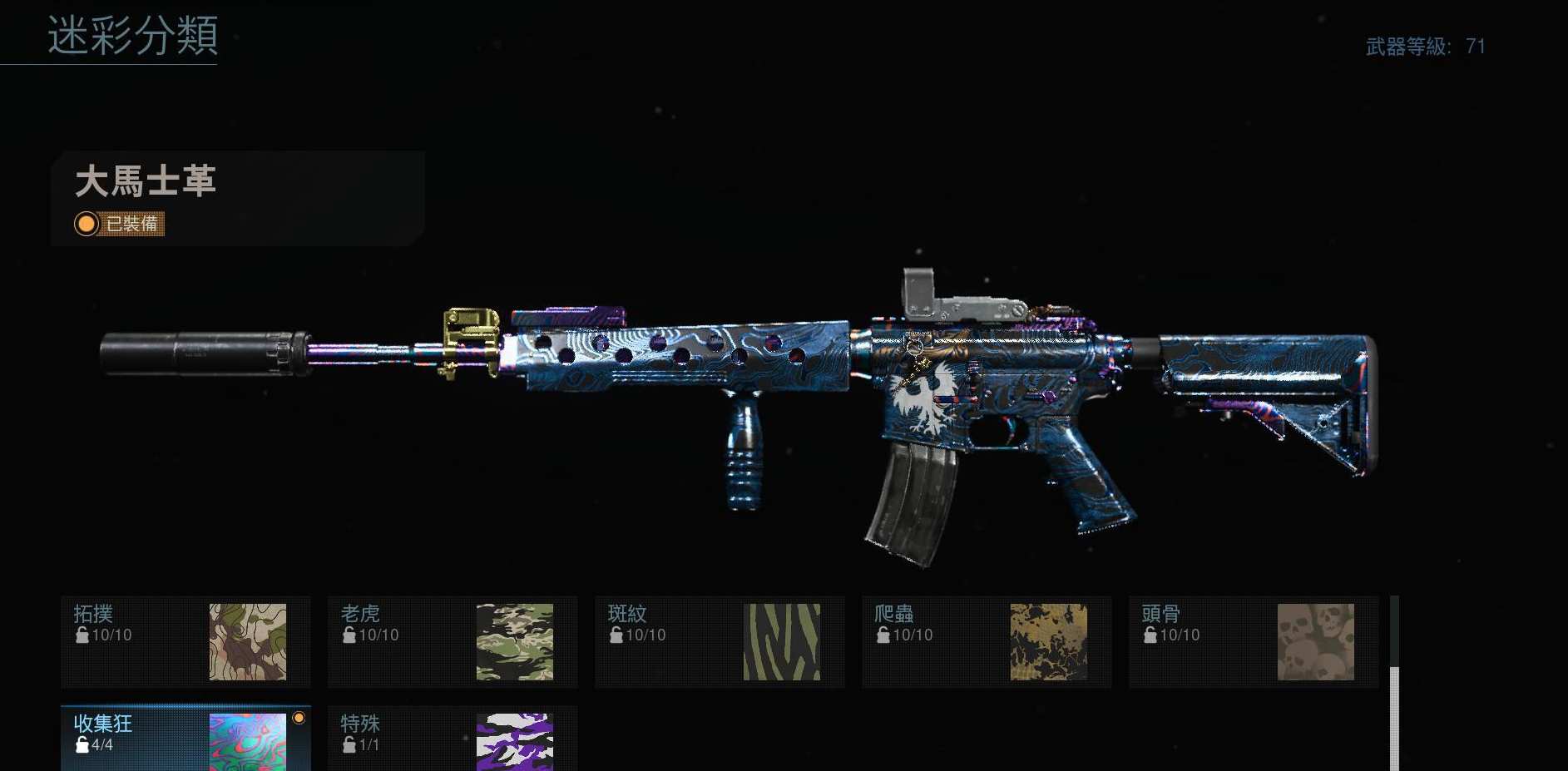This screenshot has width=1568, height=771.
Task: Choose the 特殊 purple camo category
Action: pyautogui.click(x=453, y=739)
